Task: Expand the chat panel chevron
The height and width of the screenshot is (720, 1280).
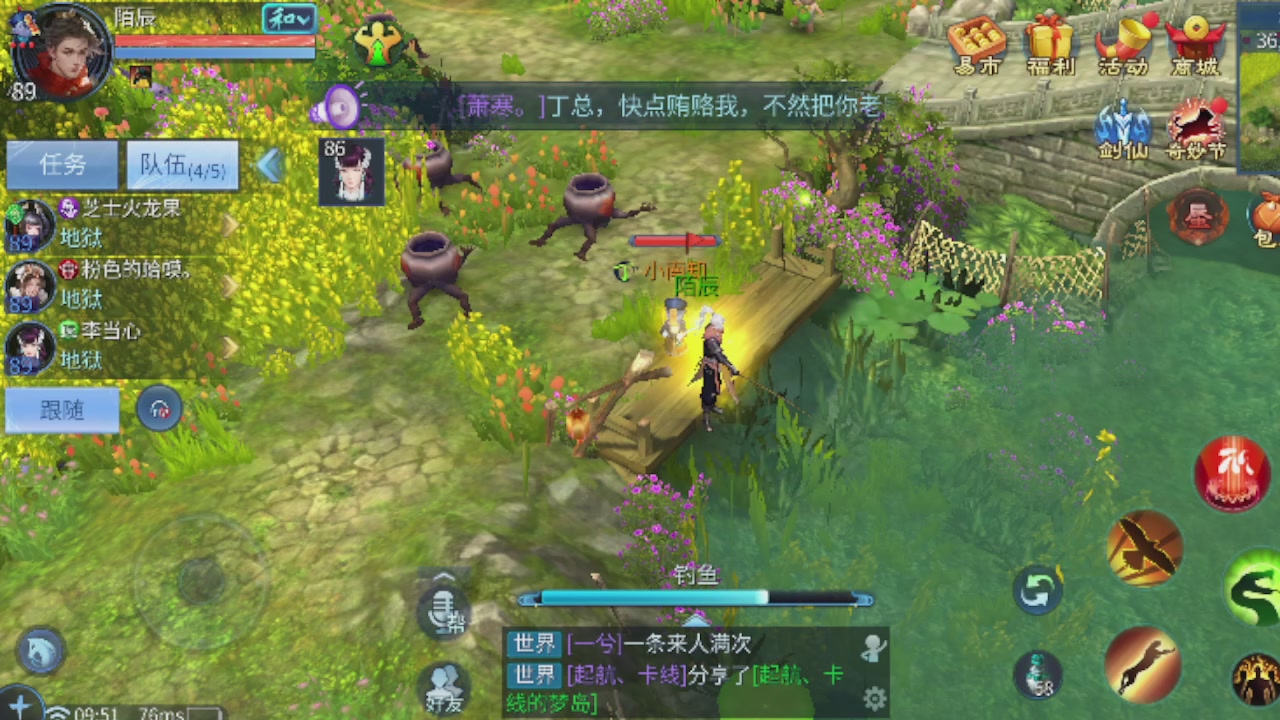Action: click(443, 577)
